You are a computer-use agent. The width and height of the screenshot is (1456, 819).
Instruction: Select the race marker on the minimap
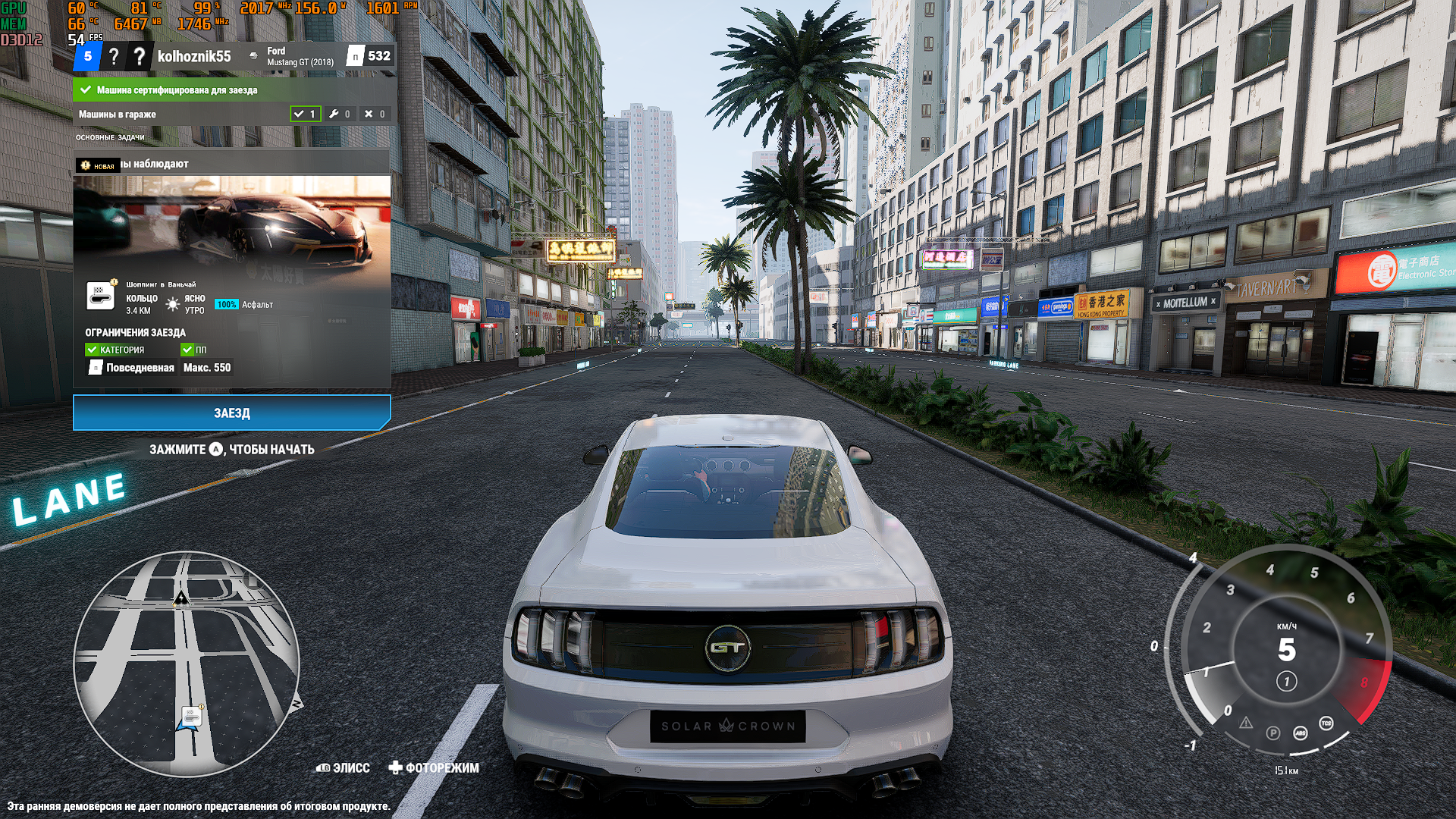coord(191,715)
